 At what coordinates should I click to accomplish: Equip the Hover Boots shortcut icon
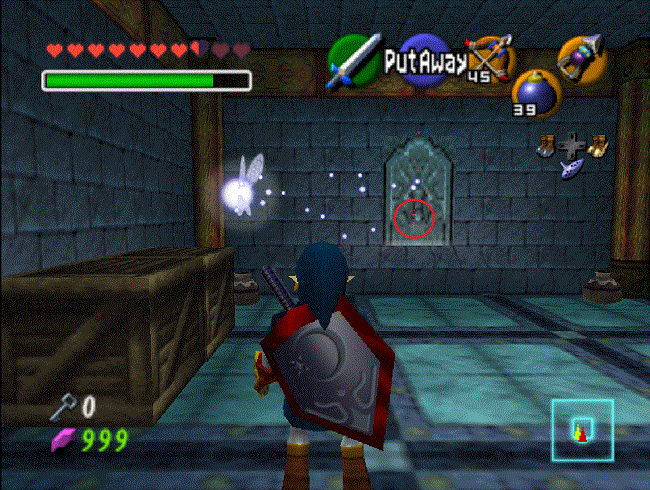(597, 145)
